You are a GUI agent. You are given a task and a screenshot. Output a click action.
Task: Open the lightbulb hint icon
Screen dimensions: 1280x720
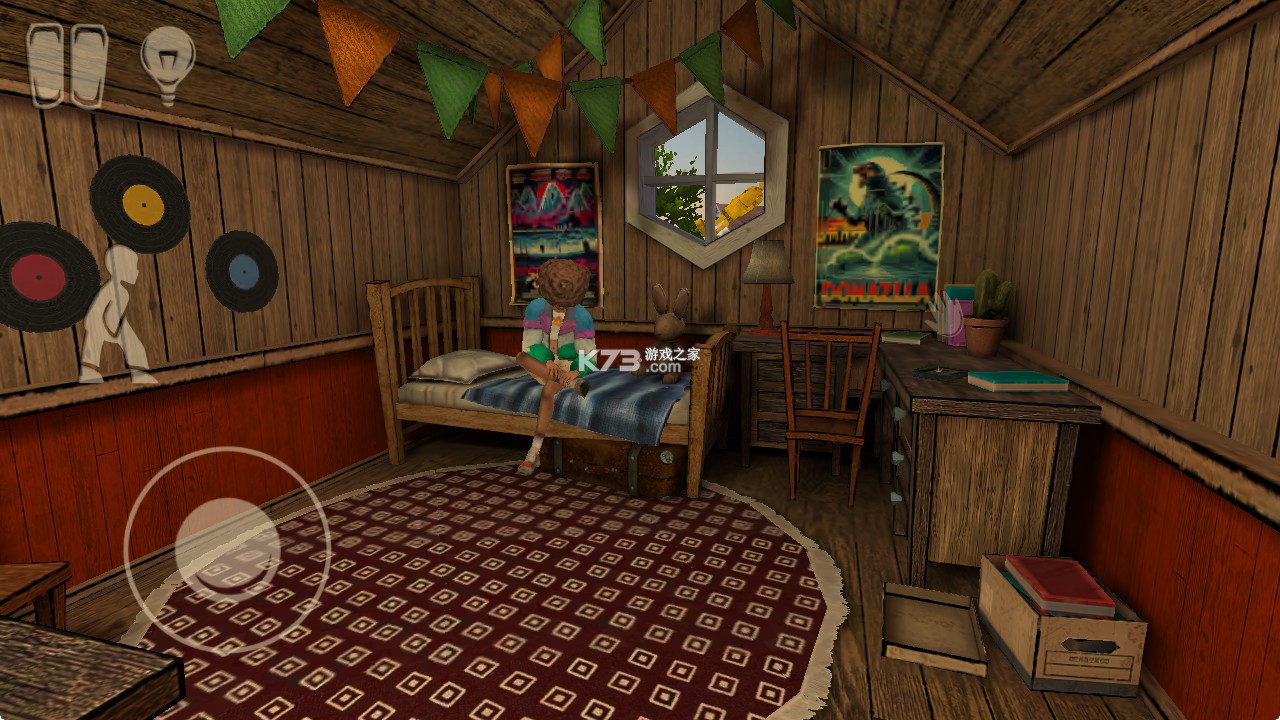point(167,65)
